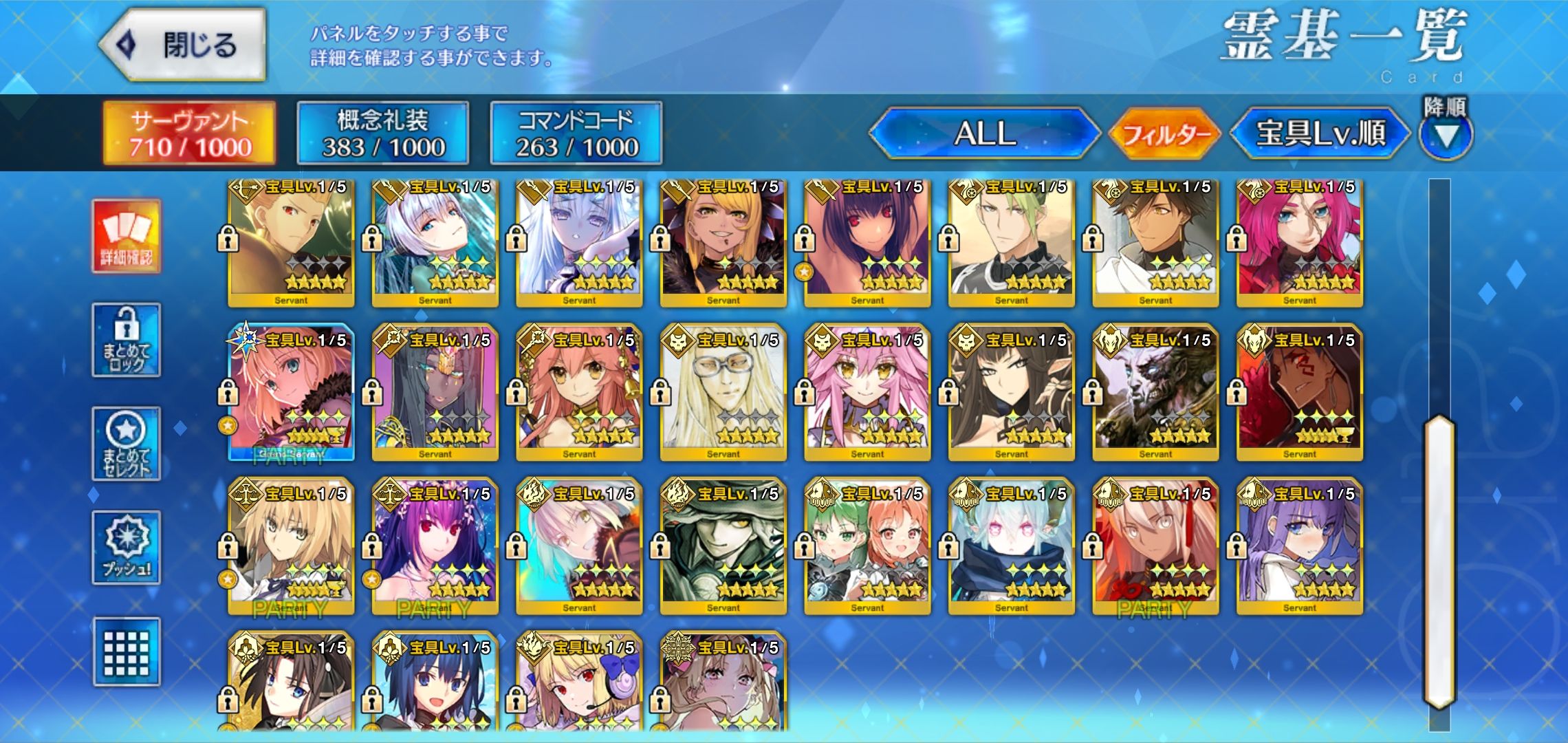Show the コマンドコード tab
Viewport: 1568px width, 743px height.
coord(576,133)
